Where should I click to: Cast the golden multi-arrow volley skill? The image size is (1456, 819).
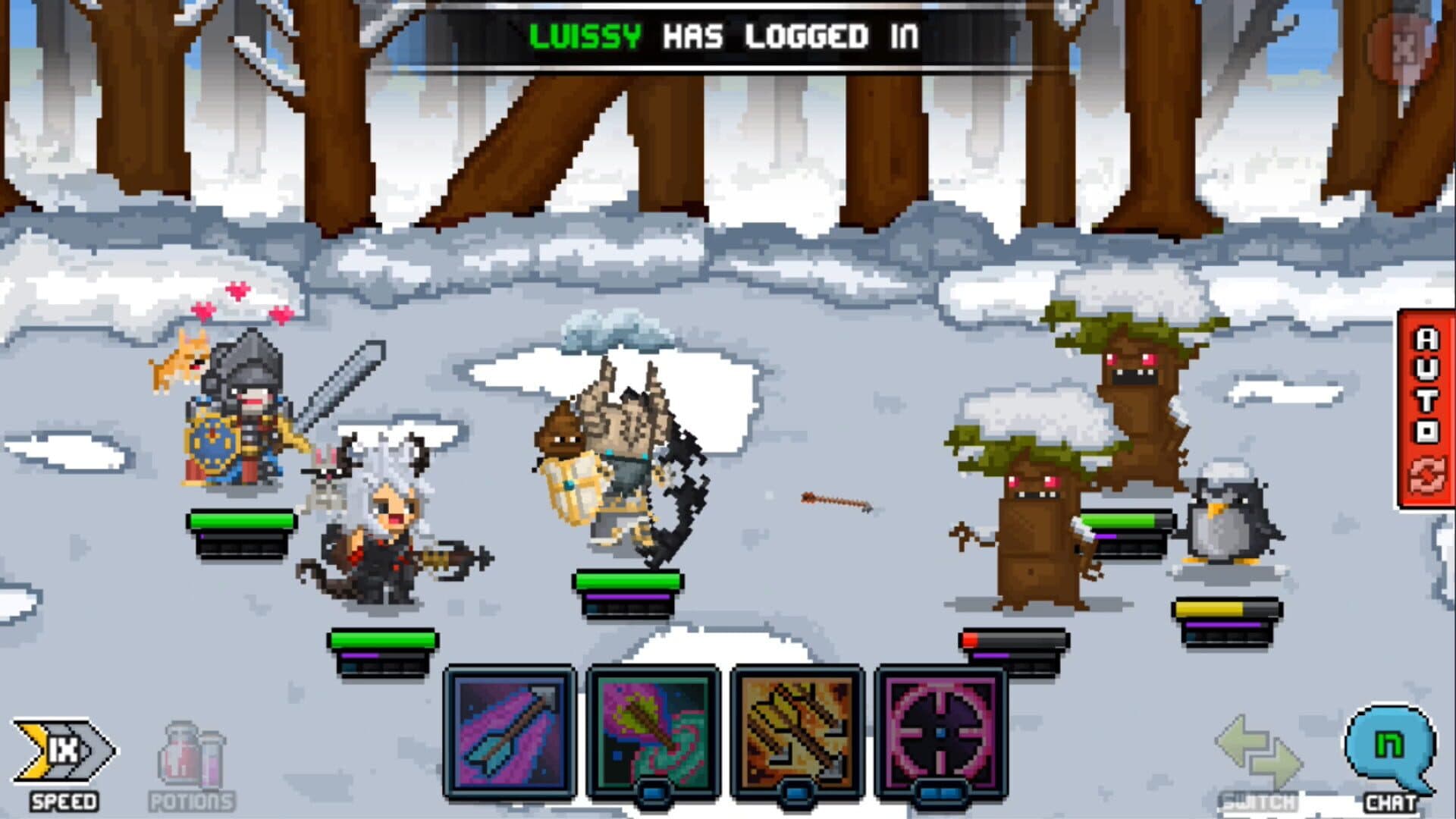point(797,732)
